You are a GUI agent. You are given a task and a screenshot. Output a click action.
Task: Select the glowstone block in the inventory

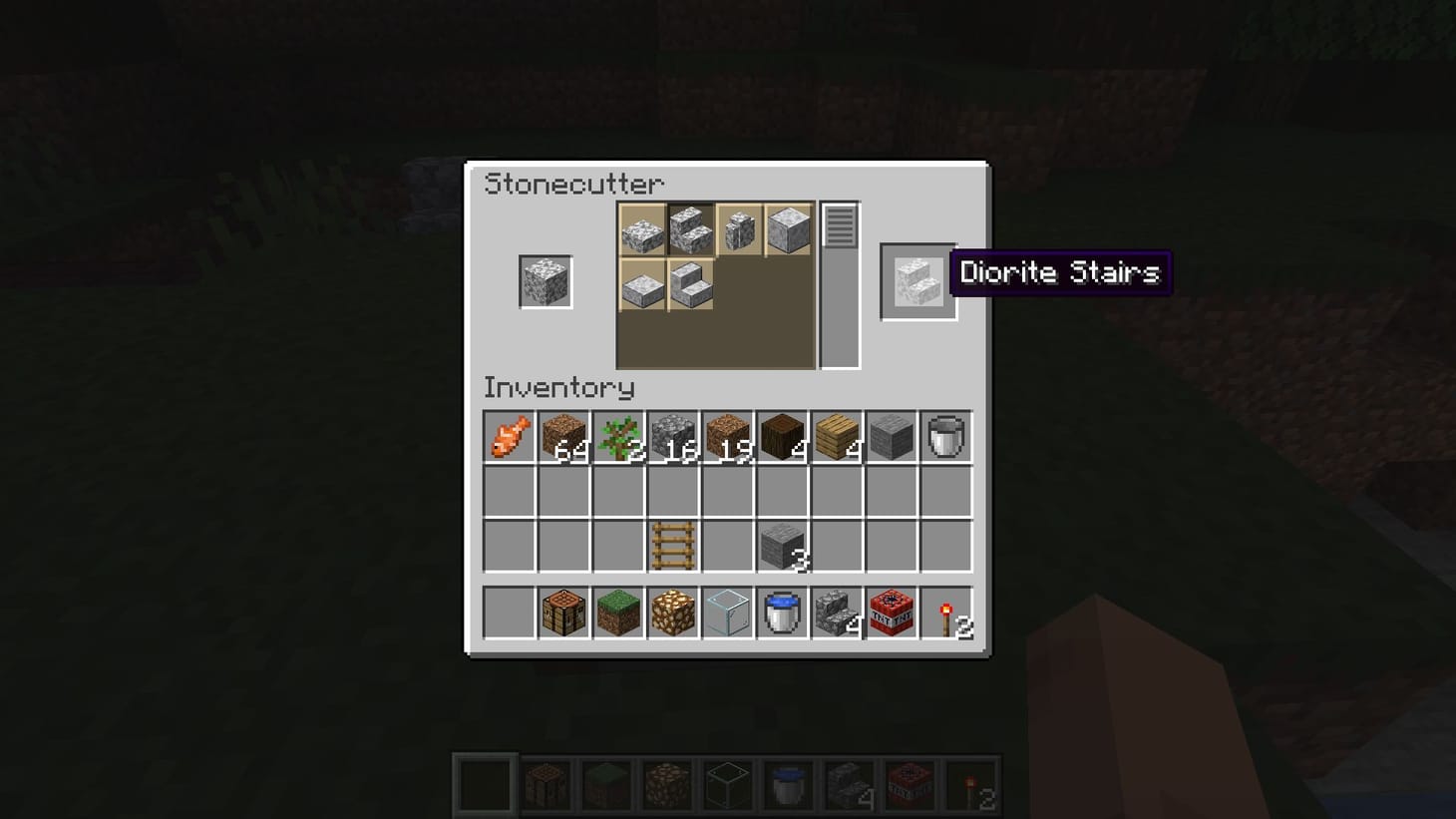[x=672, y=613]
